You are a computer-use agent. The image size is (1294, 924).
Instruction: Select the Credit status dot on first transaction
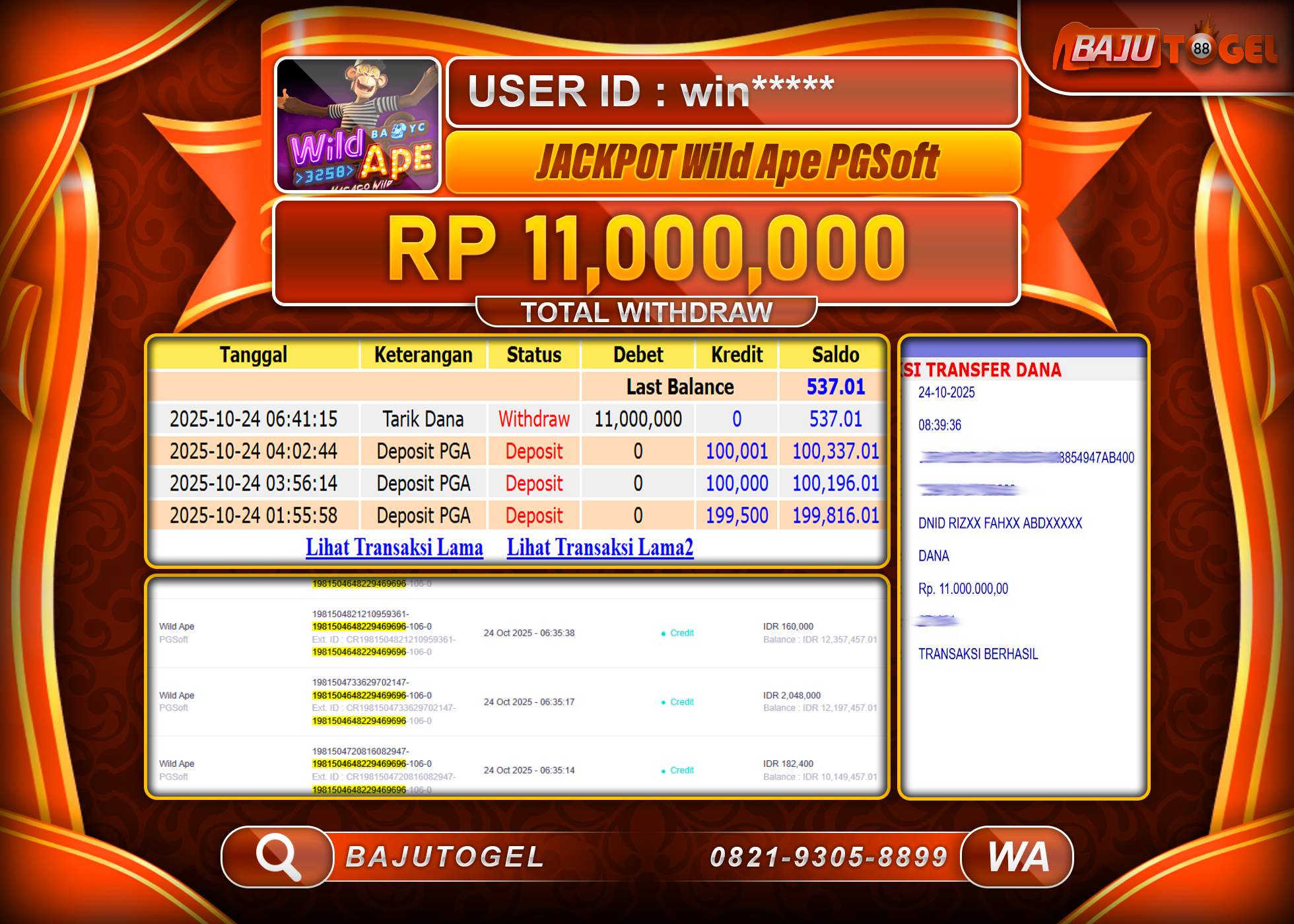point(662,633)
